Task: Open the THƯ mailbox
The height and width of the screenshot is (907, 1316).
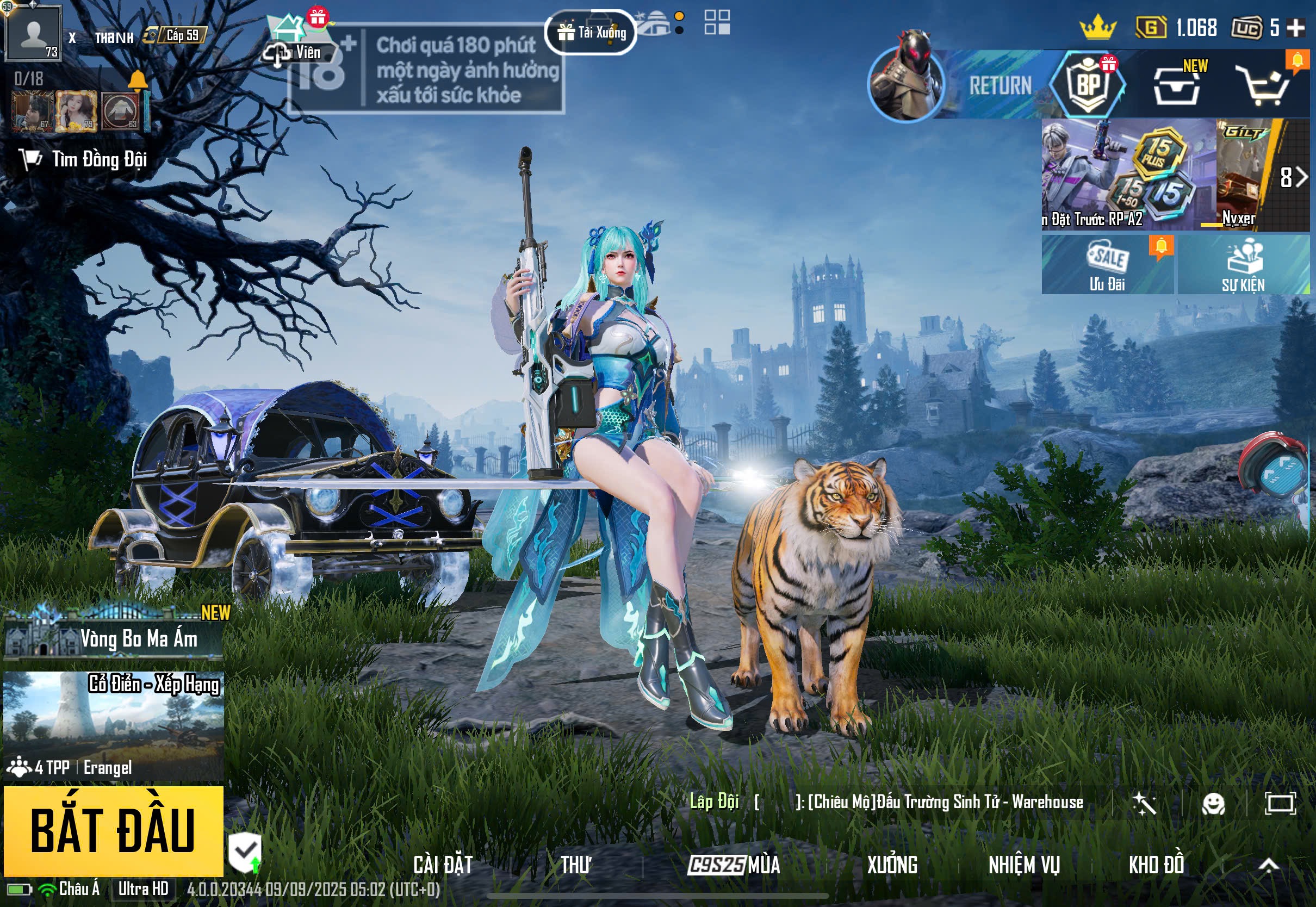Action: 575,865
